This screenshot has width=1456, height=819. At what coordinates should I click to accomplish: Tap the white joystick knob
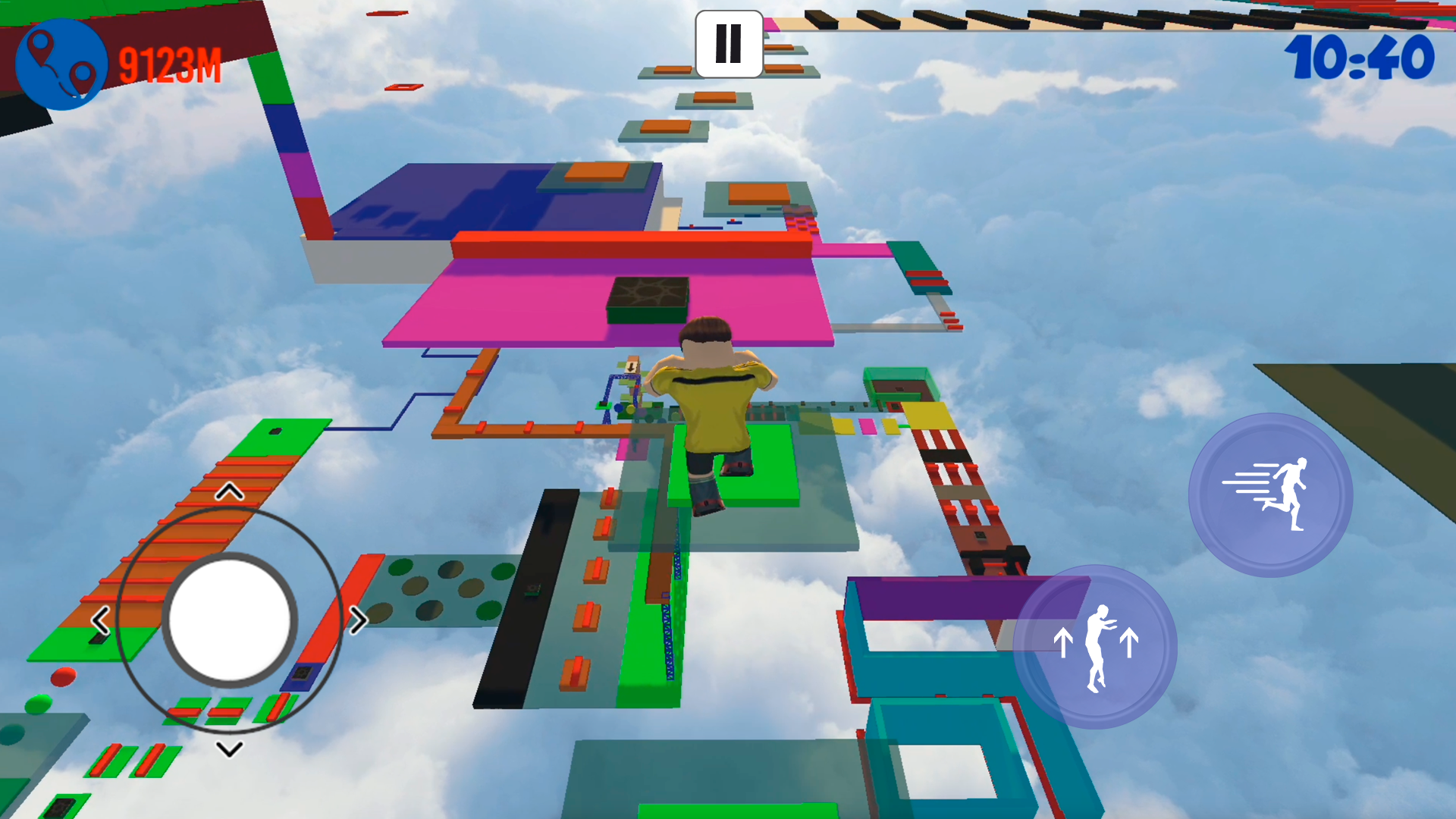pyautogui.click(x=228, y=620)
